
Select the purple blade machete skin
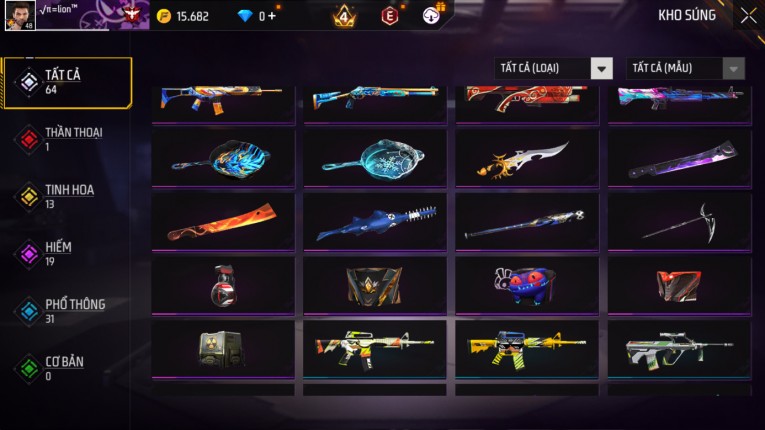(x=679, y=156)
